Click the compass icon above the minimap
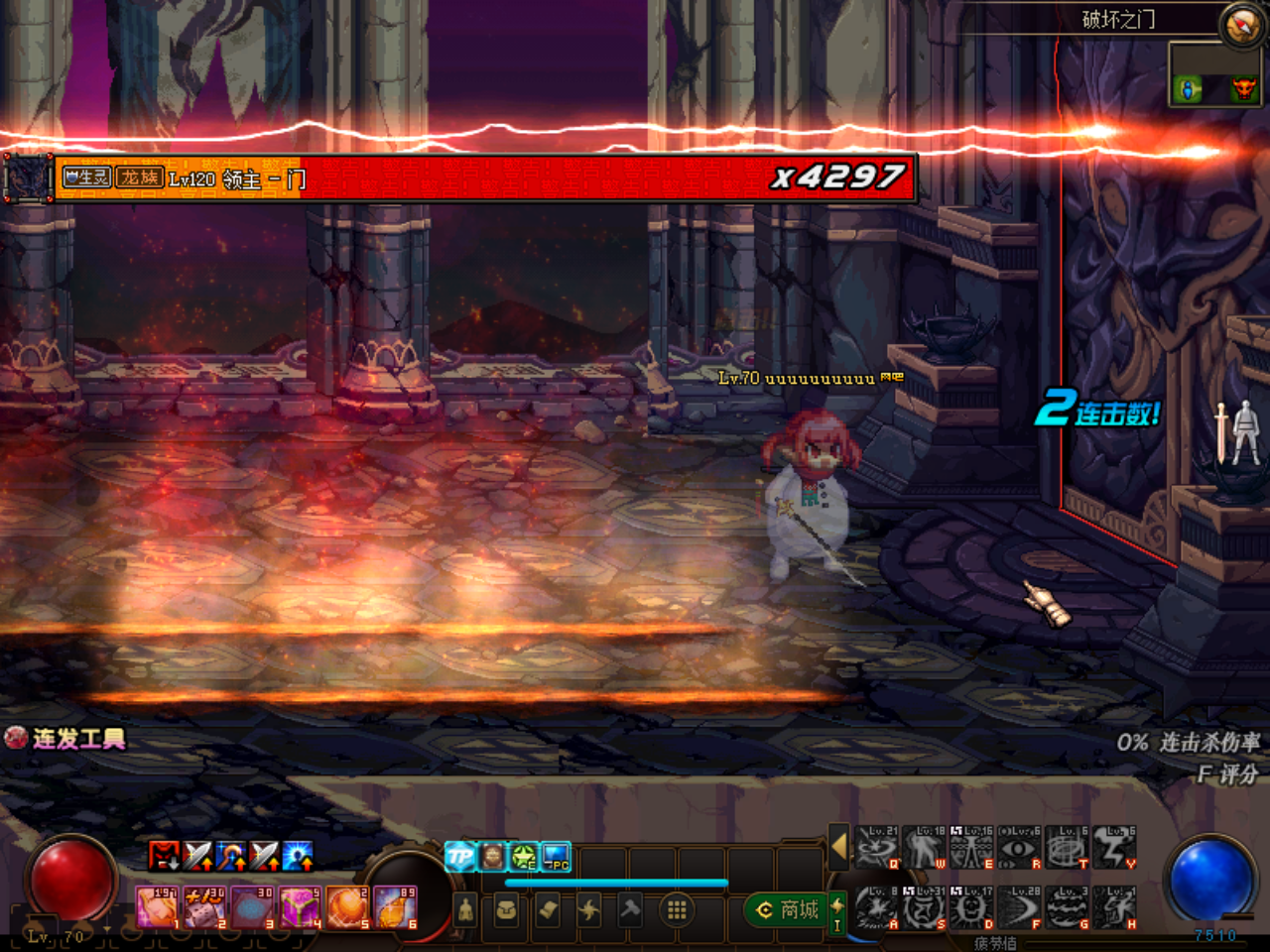The image size is (1270, 952). tap(1241, 25)
